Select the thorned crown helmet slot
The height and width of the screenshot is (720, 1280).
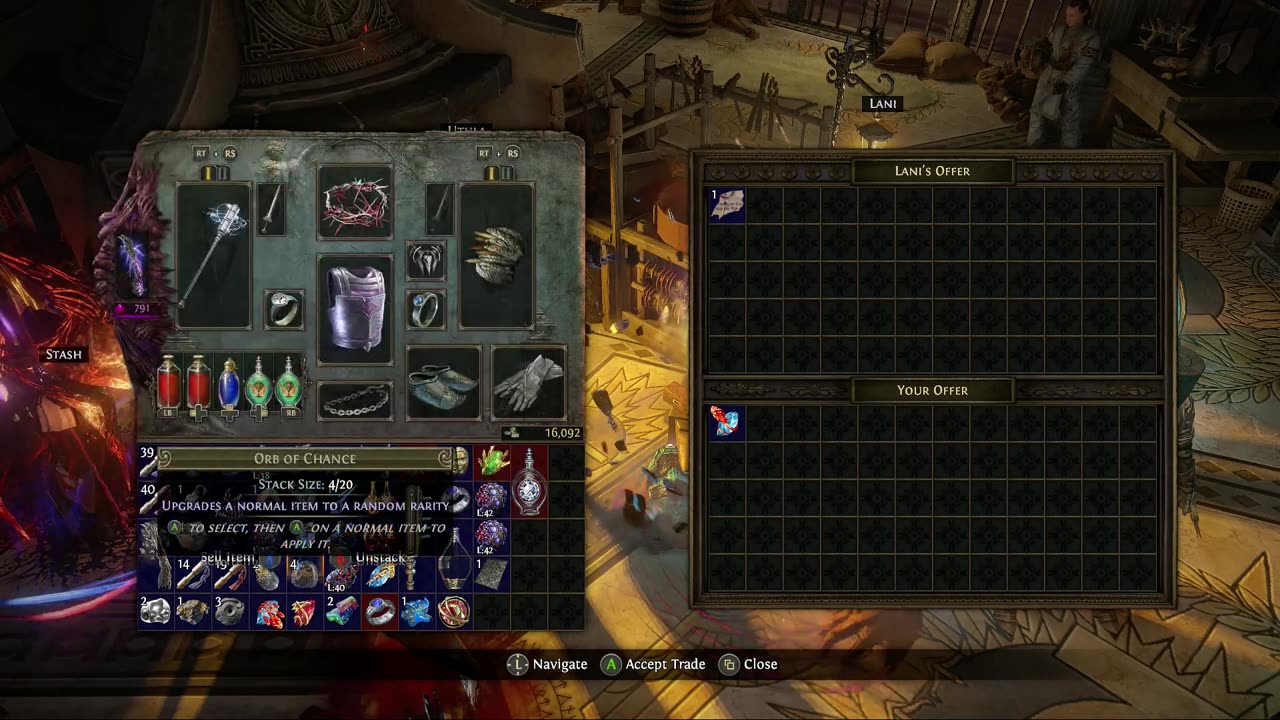(x=355, y=202)
